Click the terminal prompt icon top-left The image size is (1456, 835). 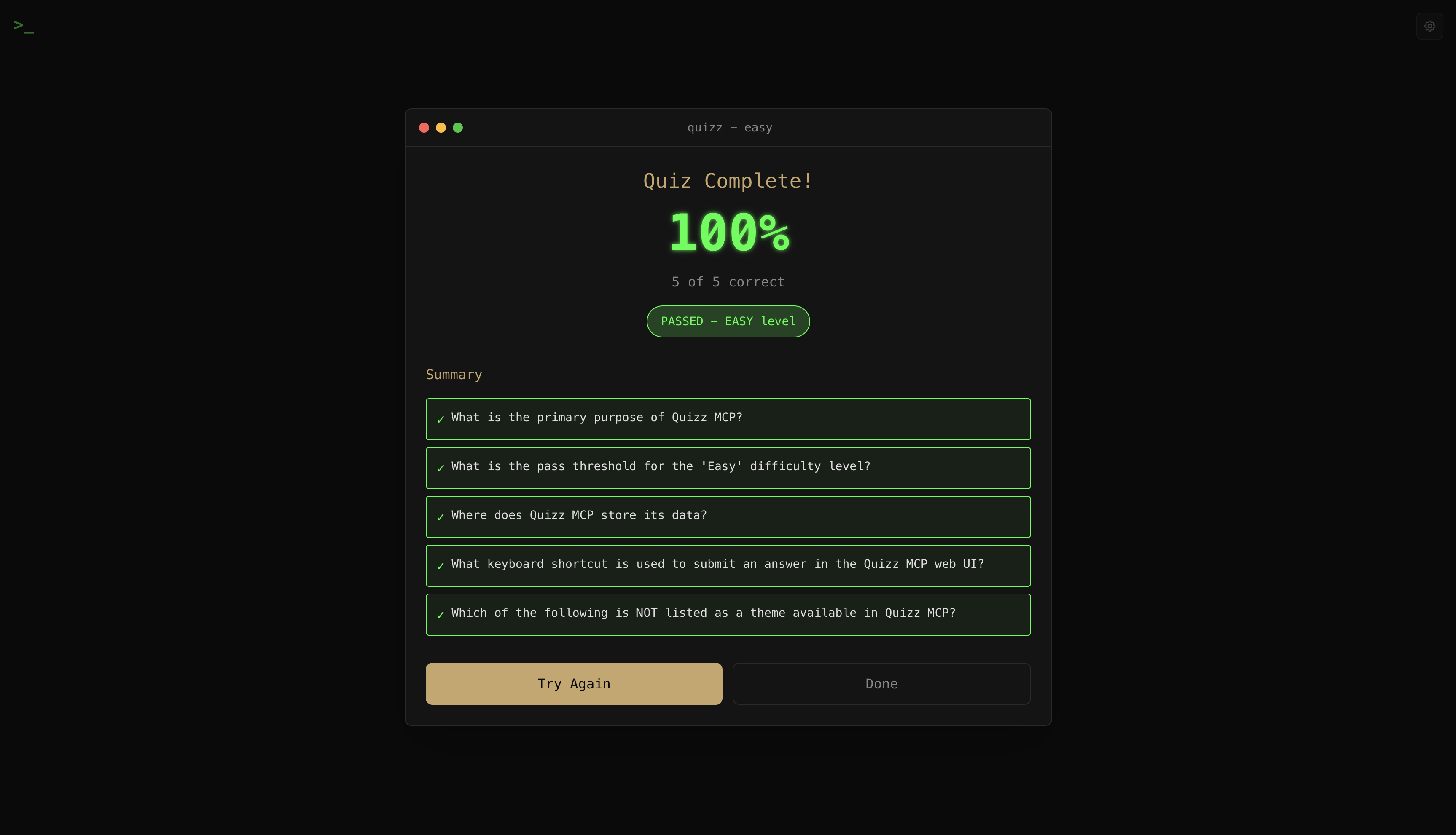[x=24, y=27]
